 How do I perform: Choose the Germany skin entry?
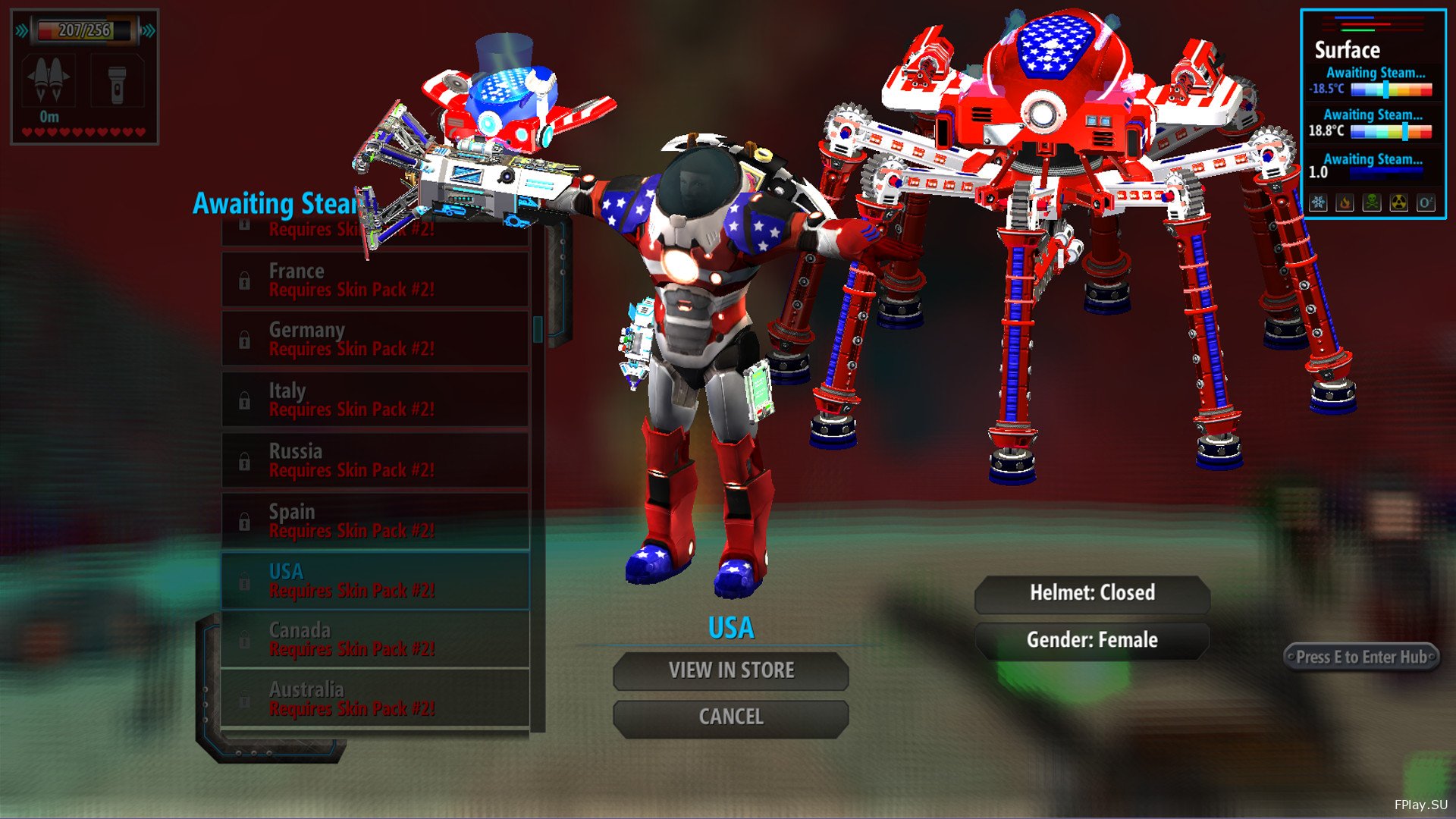pyautogui.click(x=375, y=339)
